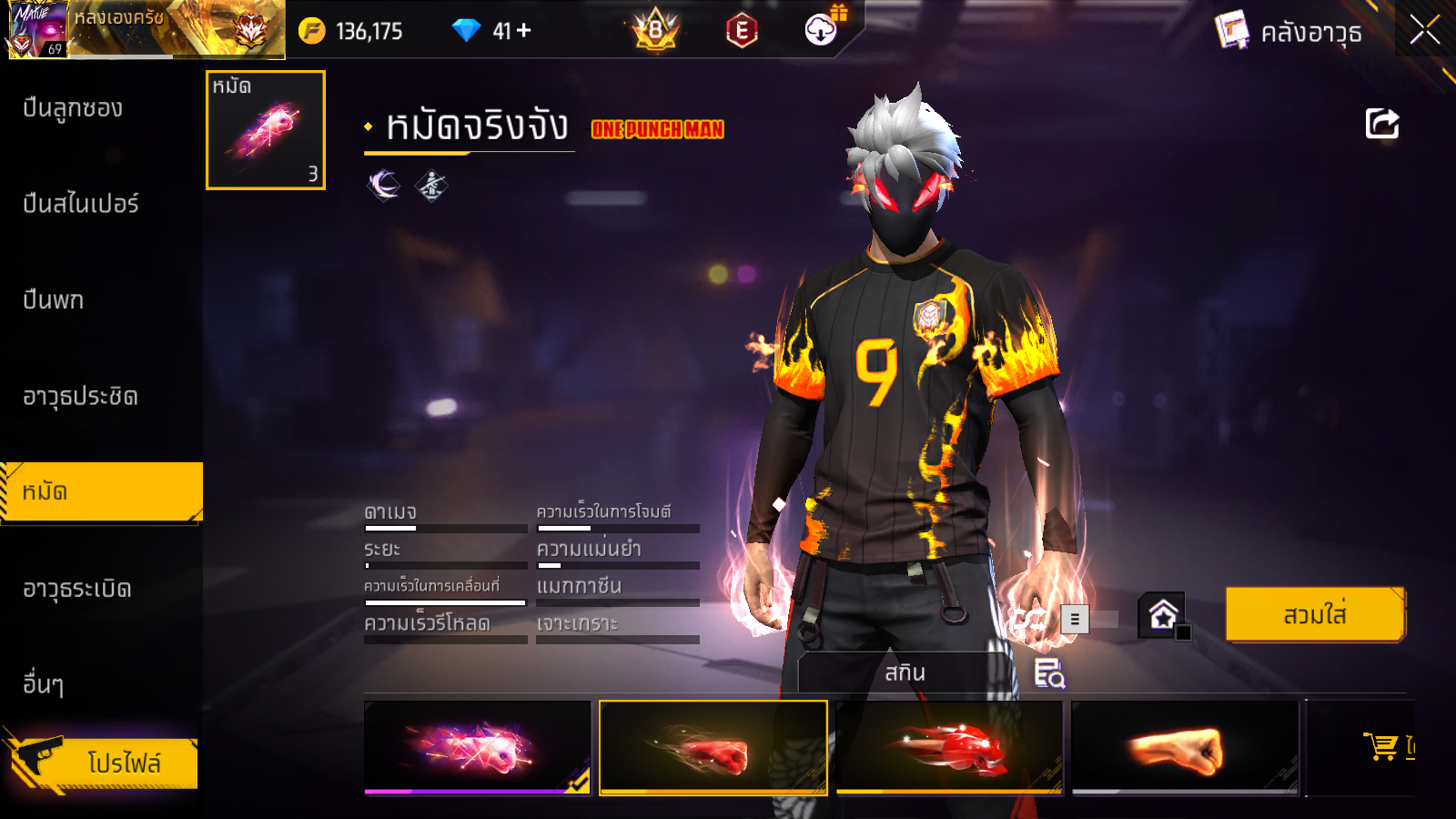The width and height of the screenshot is (1456, 819).
Task: Share the skin using the share icon
Action: 1381,124
